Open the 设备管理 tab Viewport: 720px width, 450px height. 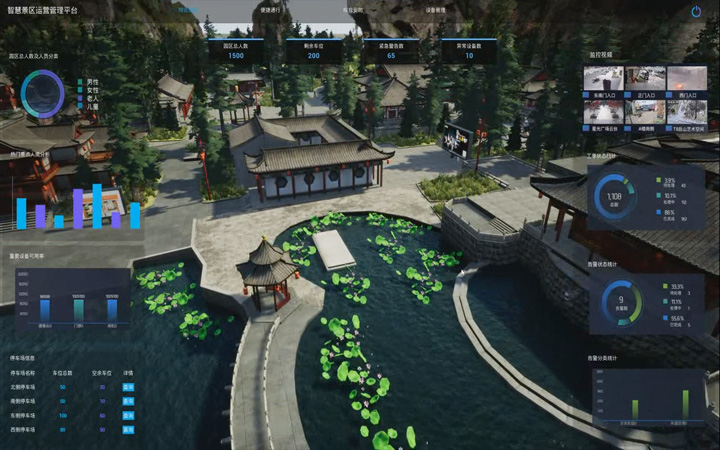point(435,9)
